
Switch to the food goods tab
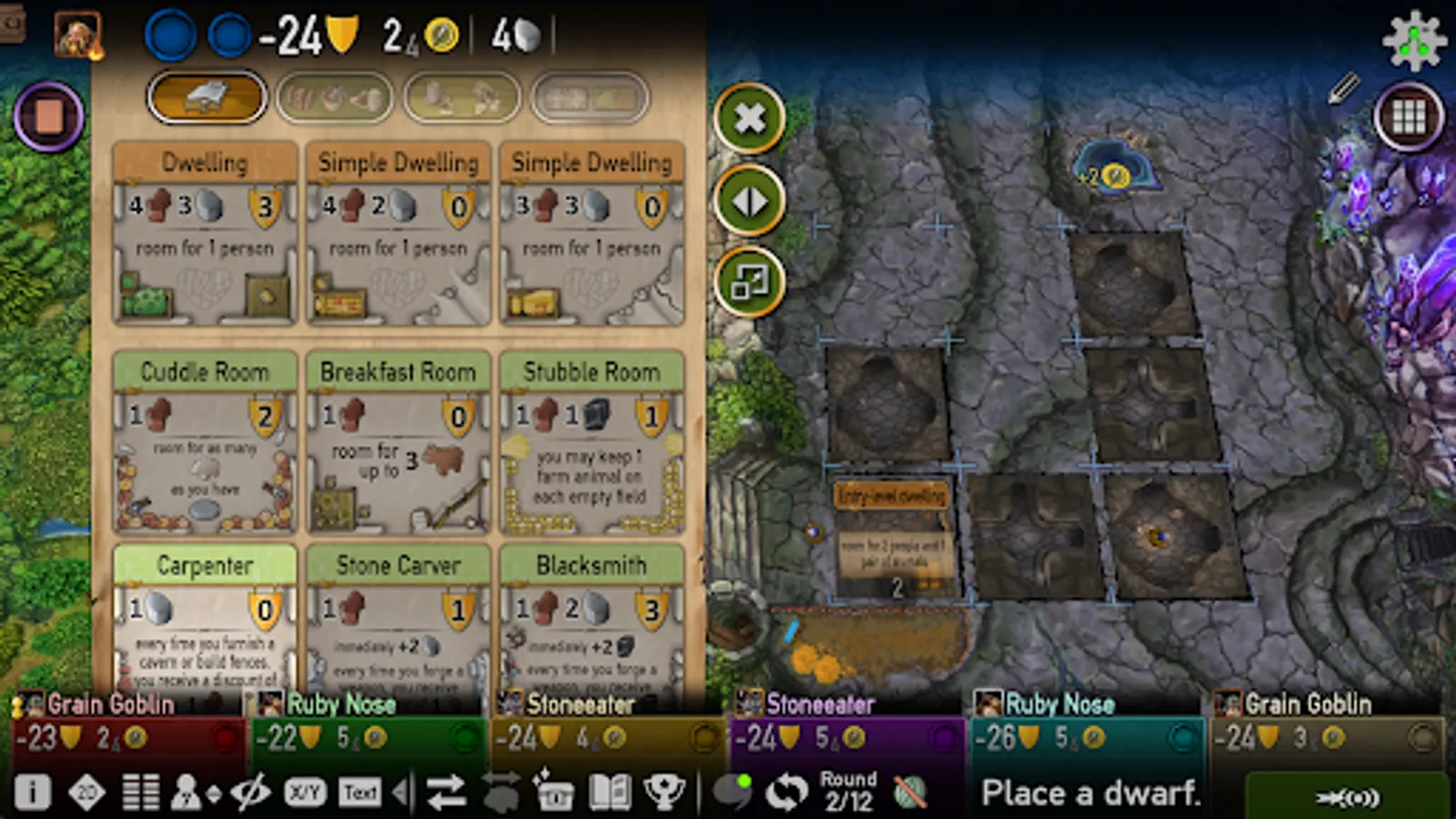[x=334, y=97]
